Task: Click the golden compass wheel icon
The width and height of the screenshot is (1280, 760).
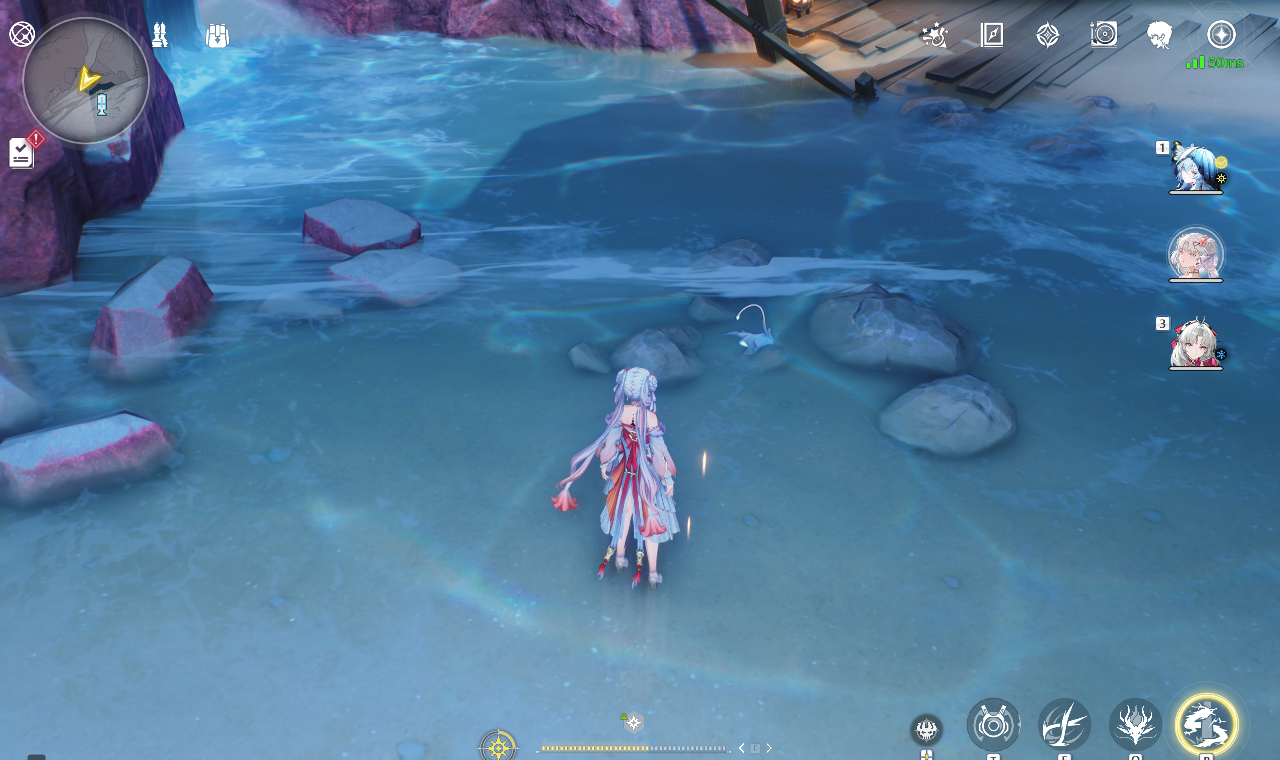Action: (498, 746)
